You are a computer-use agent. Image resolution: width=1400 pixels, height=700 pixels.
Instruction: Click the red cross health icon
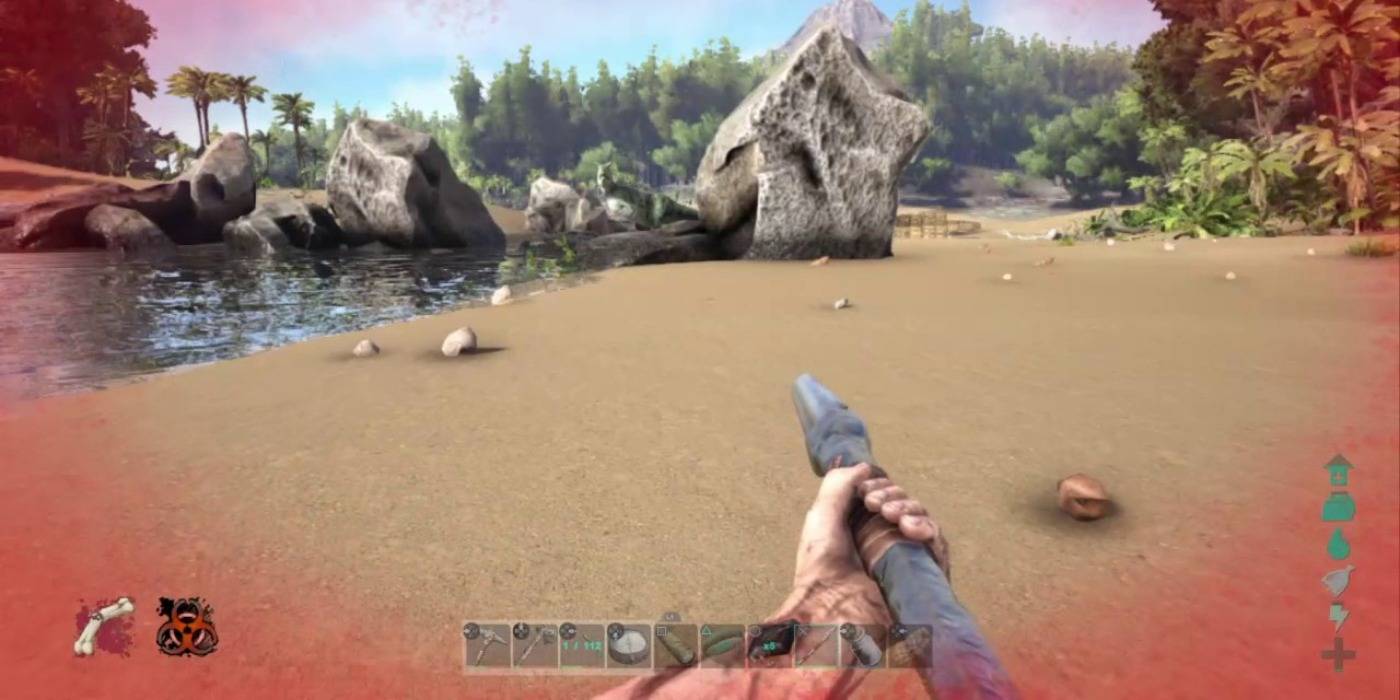coord(1338,654)
